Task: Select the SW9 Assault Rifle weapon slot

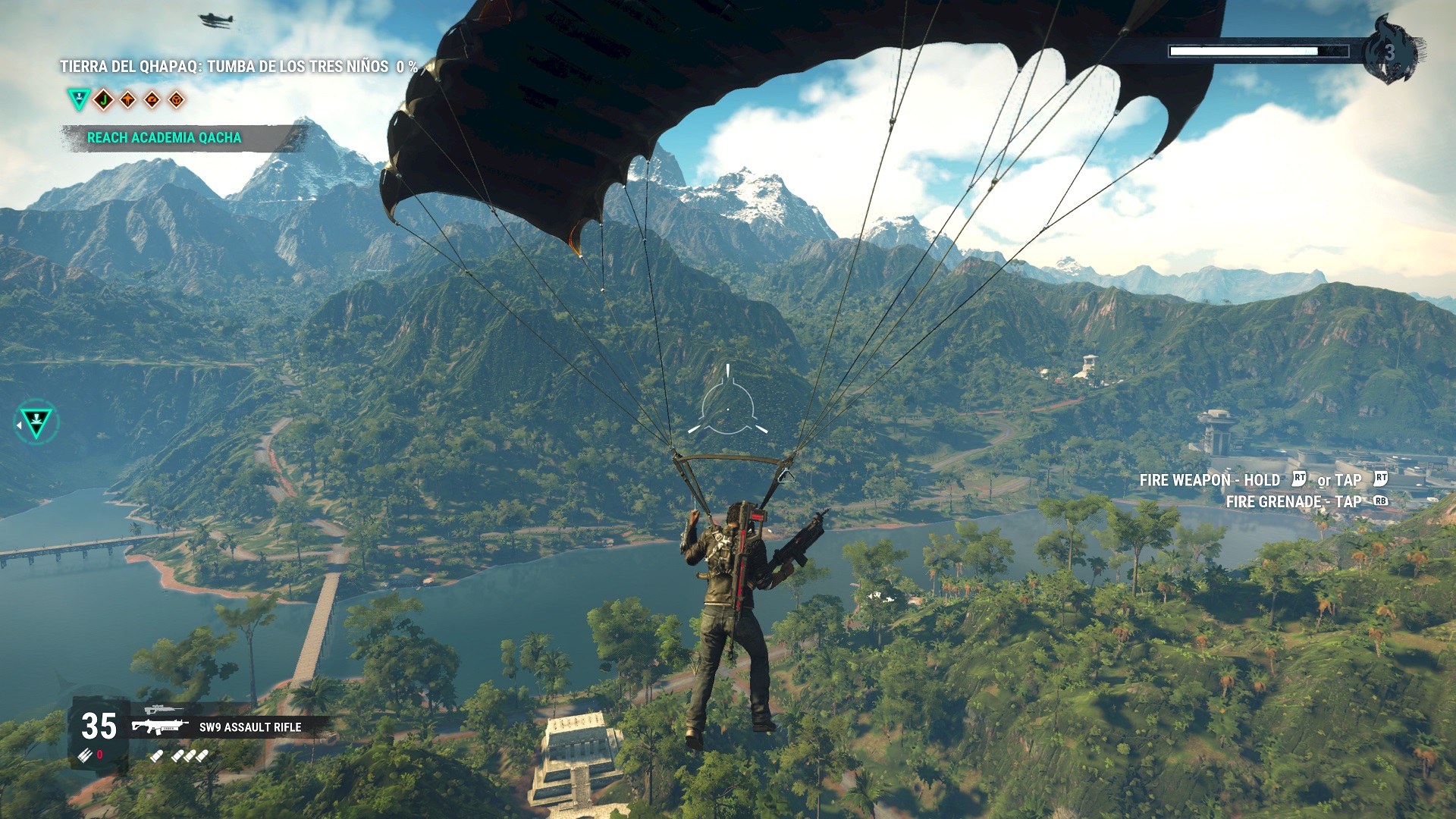Action: pos(249,727)
